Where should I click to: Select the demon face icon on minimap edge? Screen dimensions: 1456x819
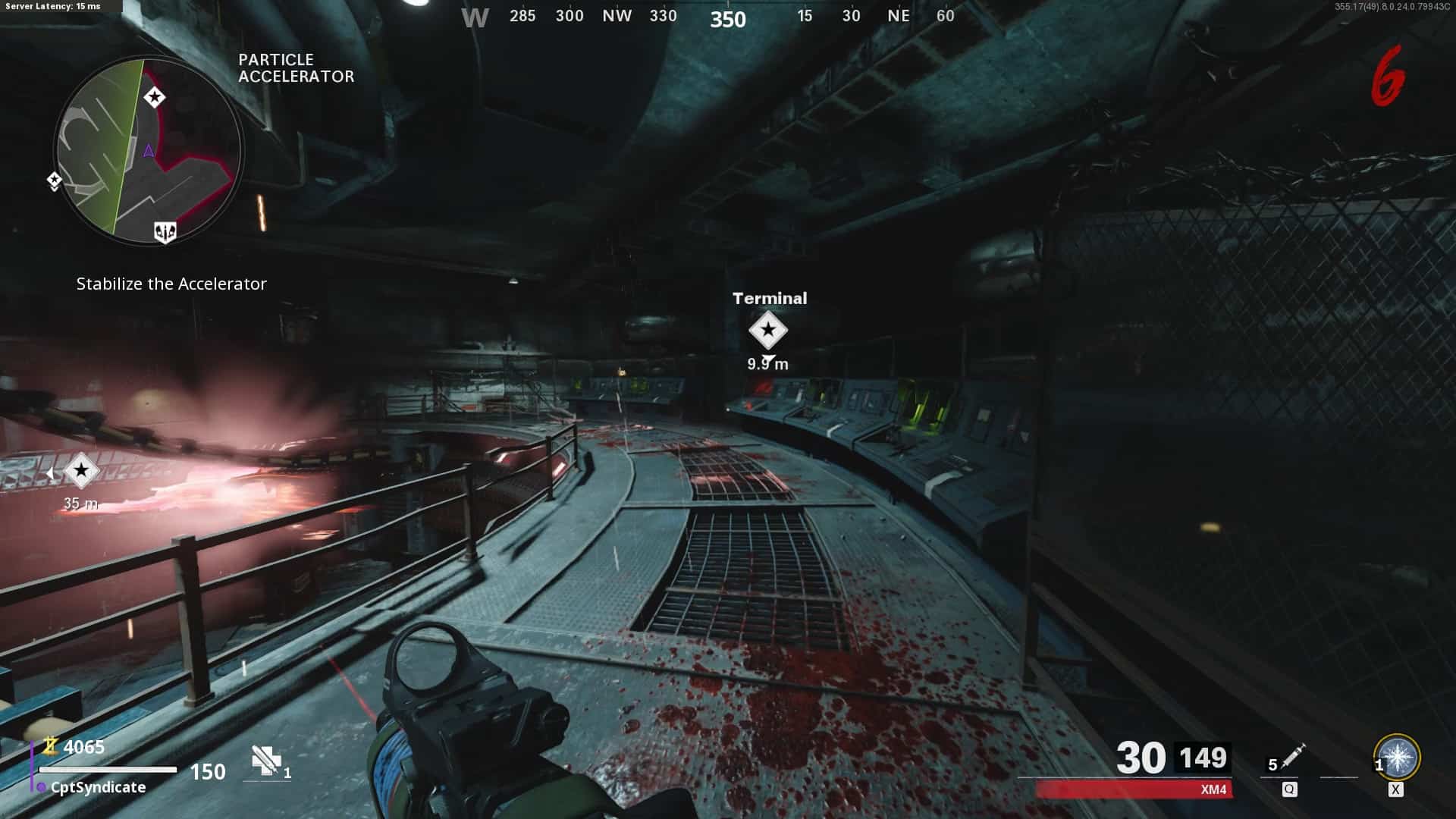165,232
